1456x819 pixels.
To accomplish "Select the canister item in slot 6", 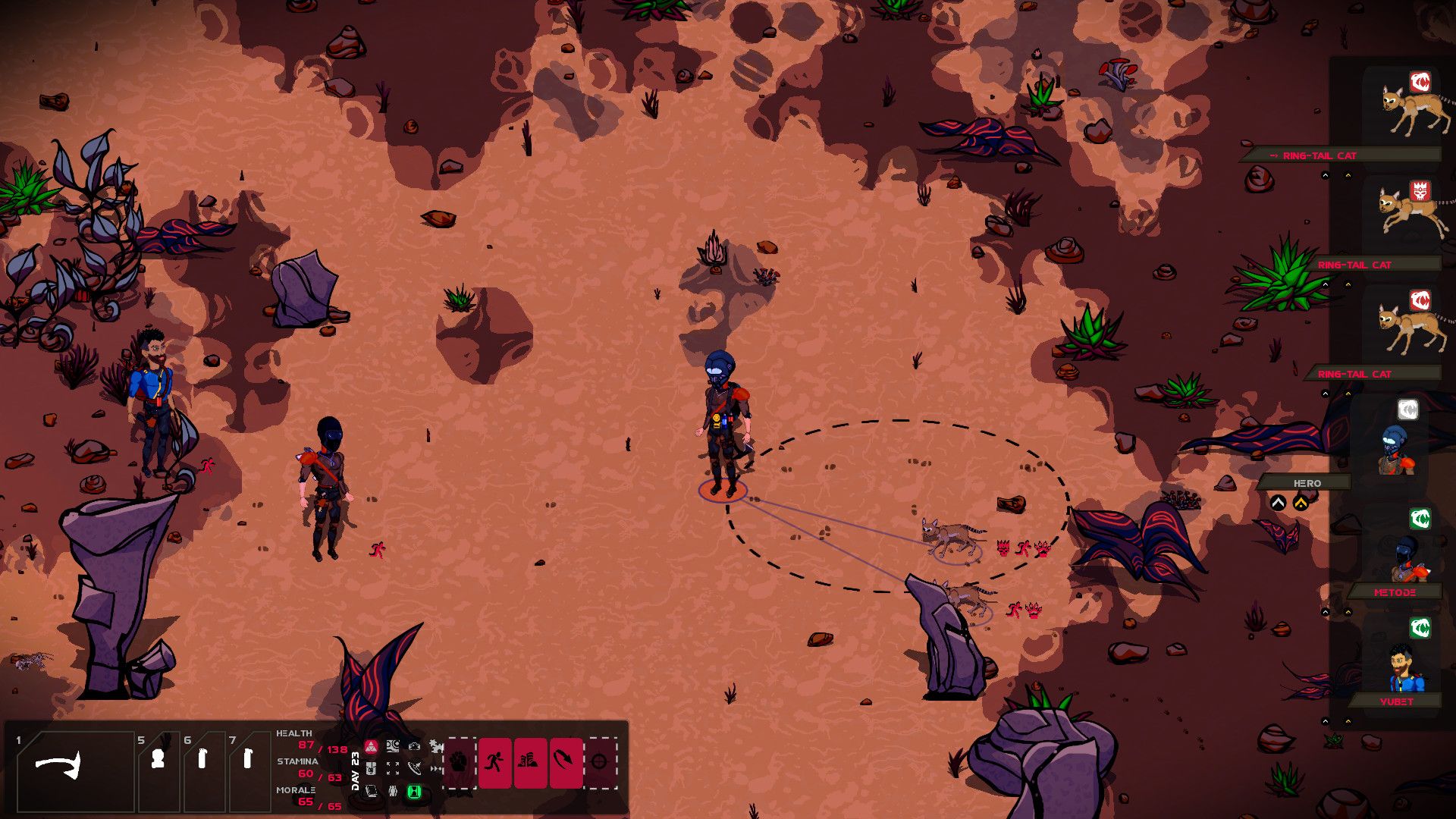I will (202, 759).
